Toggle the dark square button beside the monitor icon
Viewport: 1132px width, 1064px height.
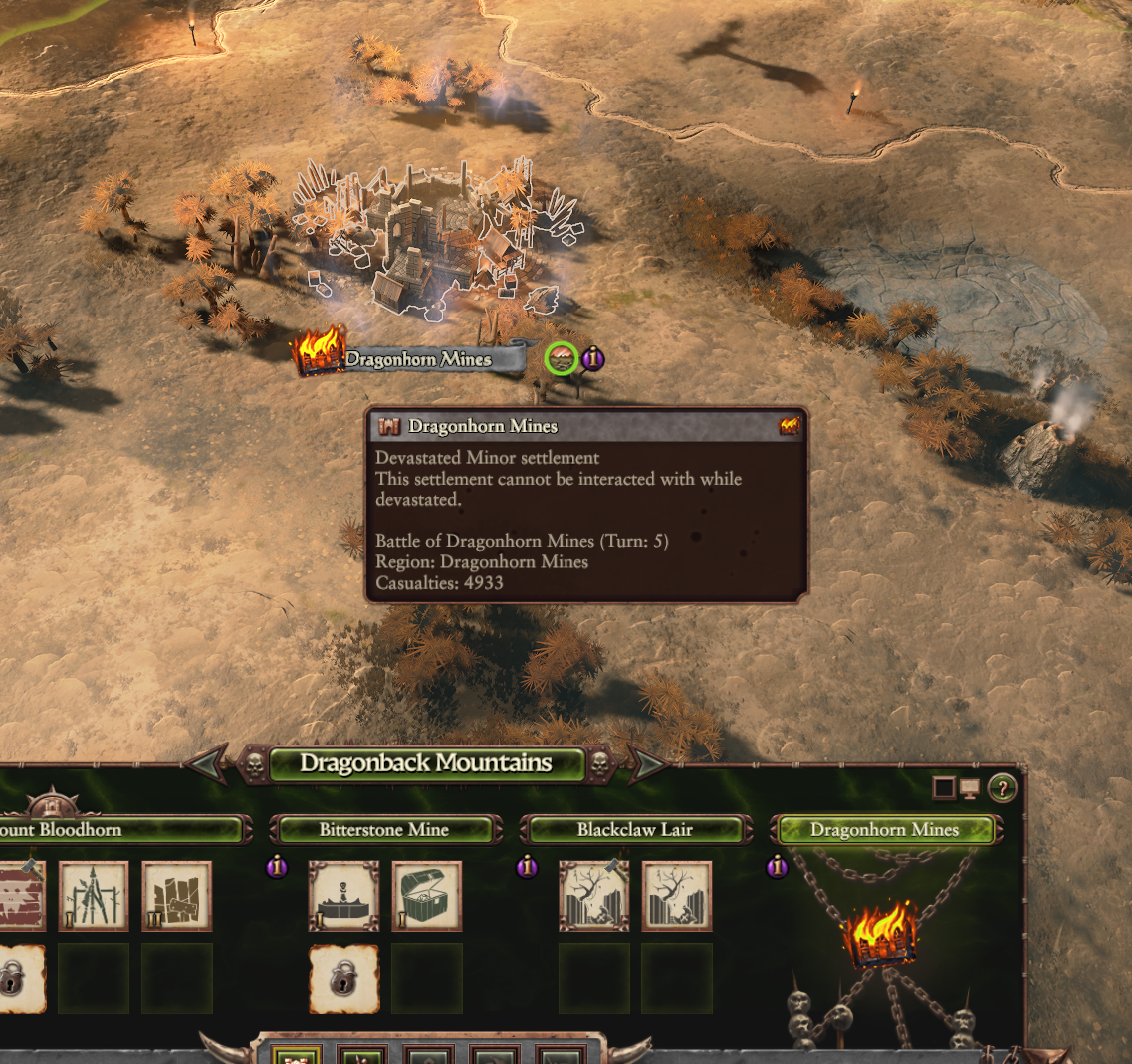point(943,788)
